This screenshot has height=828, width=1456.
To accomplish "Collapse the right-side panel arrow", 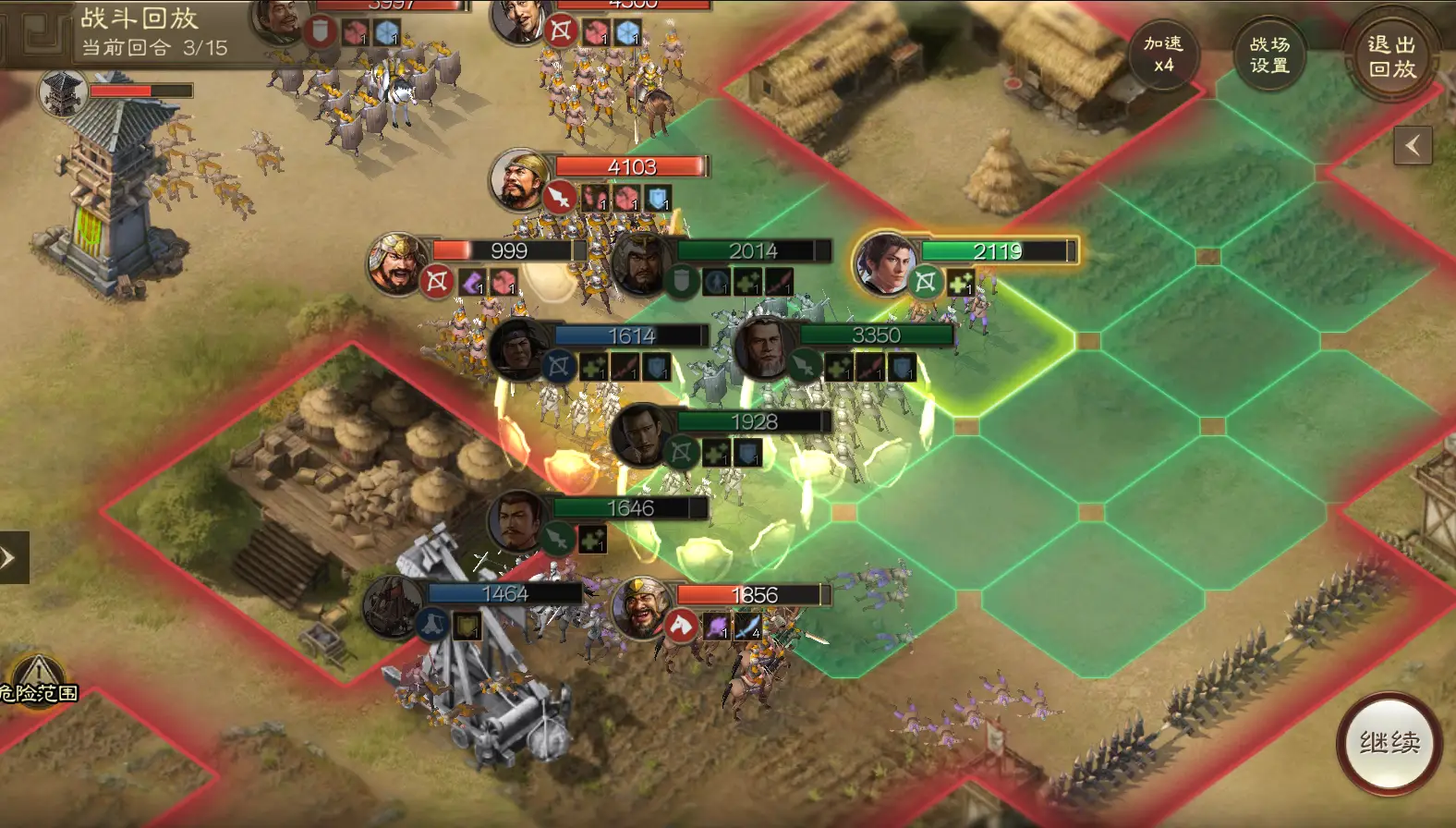I will click(1413, 145).
